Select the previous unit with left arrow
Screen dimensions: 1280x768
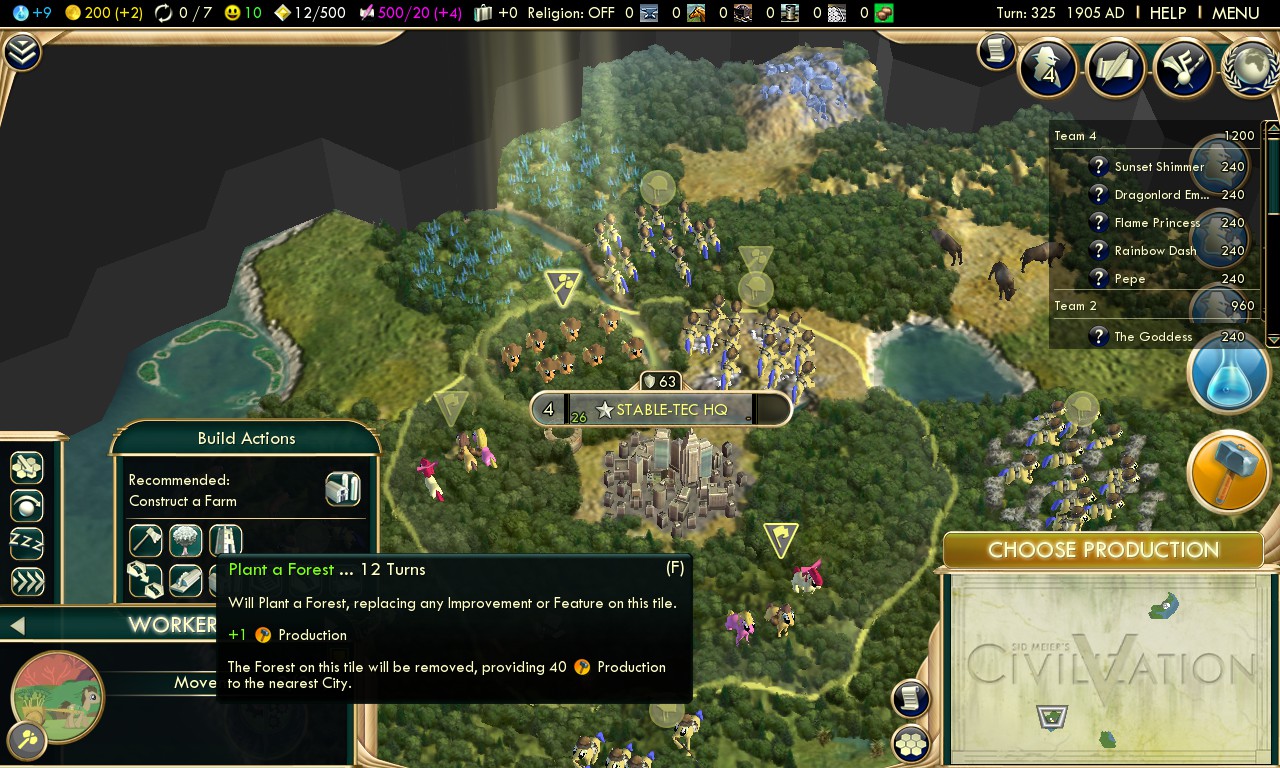click(17, 626)
